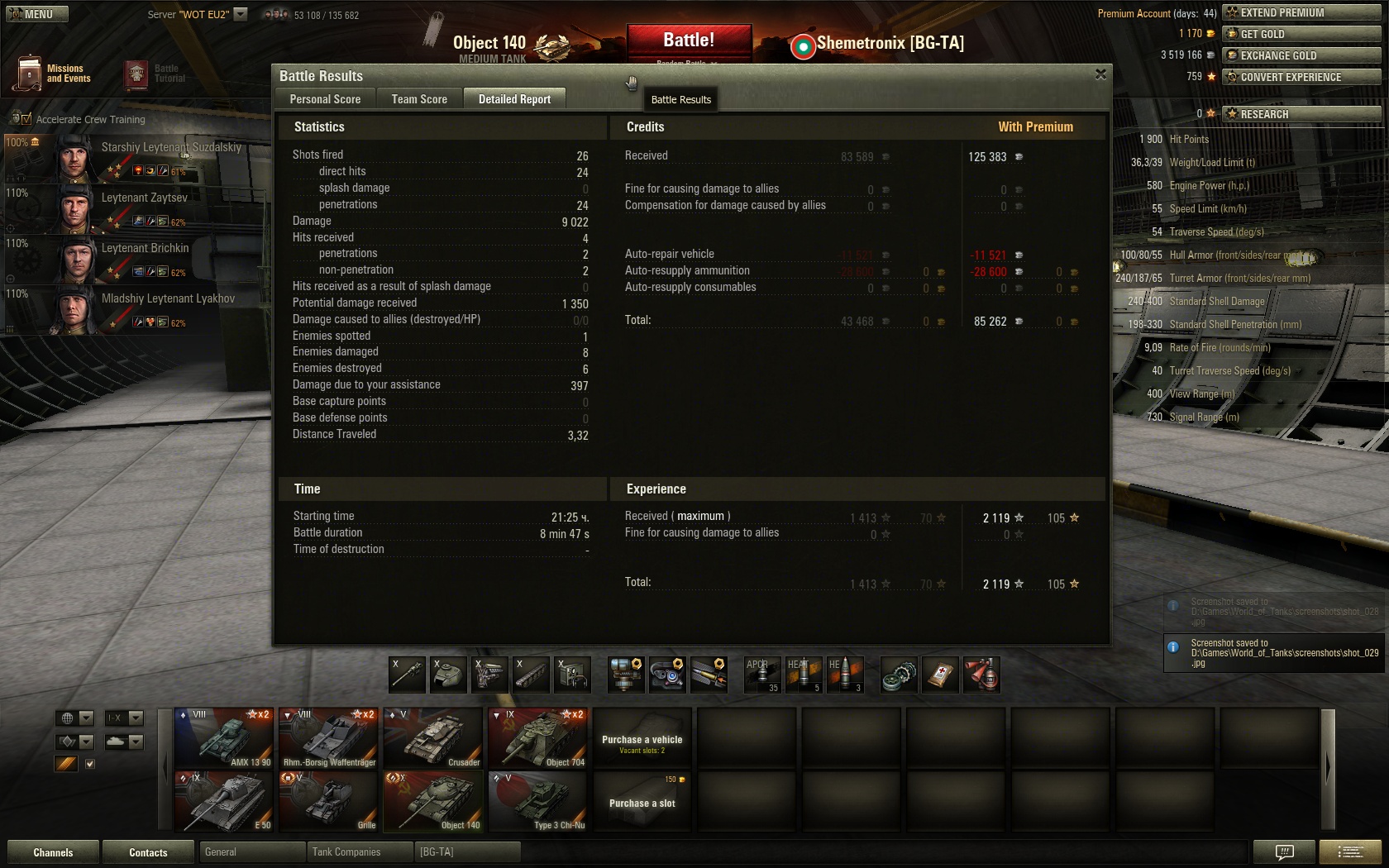Toggle Accelerate Crew Training checkbox

click(x=26, y=120)
